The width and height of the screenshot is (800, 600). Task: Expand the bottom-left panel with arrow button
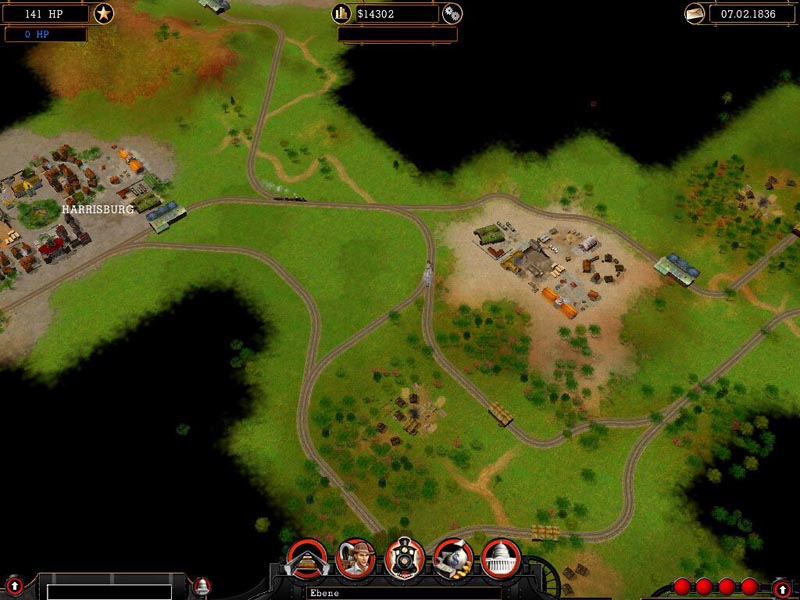pos(14,585)
